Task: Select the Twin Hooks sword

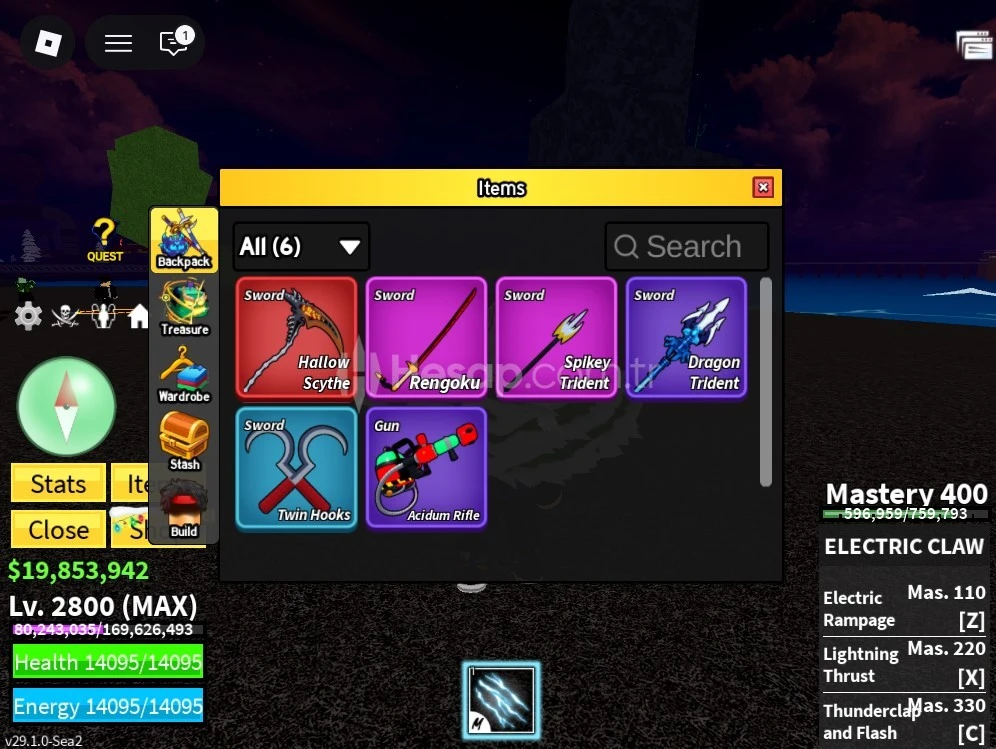Action: click(x=297, y=468)
